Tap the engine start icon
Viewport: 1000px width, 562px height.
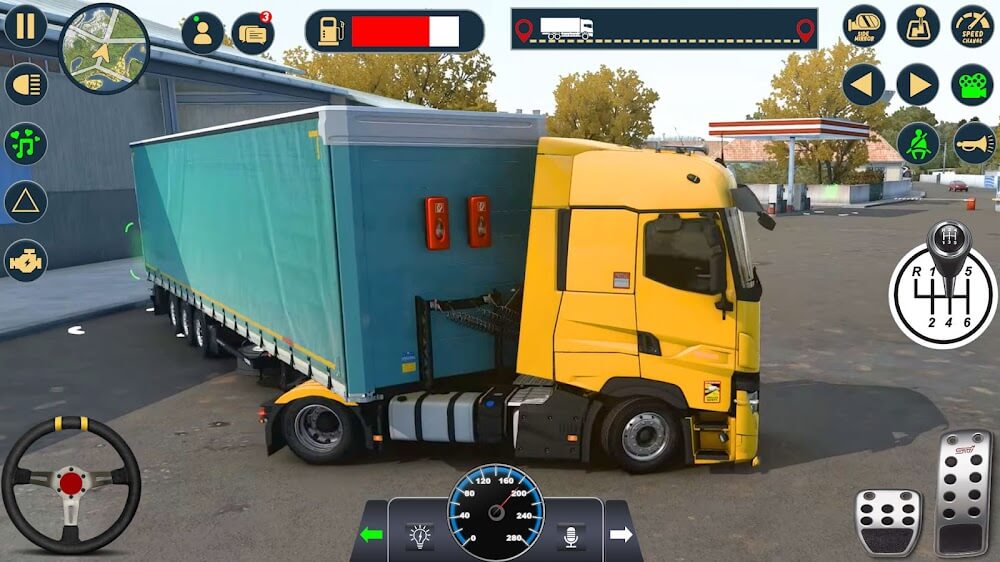click(25, 260)
